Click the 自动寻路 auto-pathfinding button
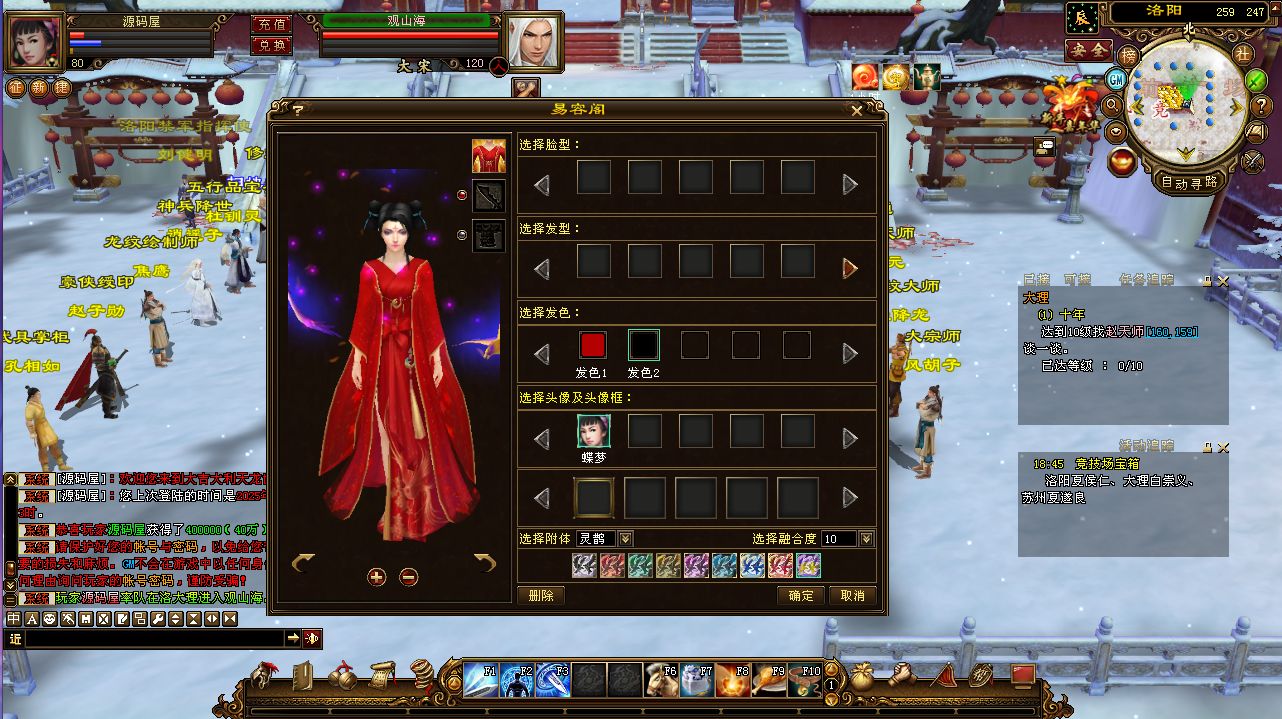 1189,182
